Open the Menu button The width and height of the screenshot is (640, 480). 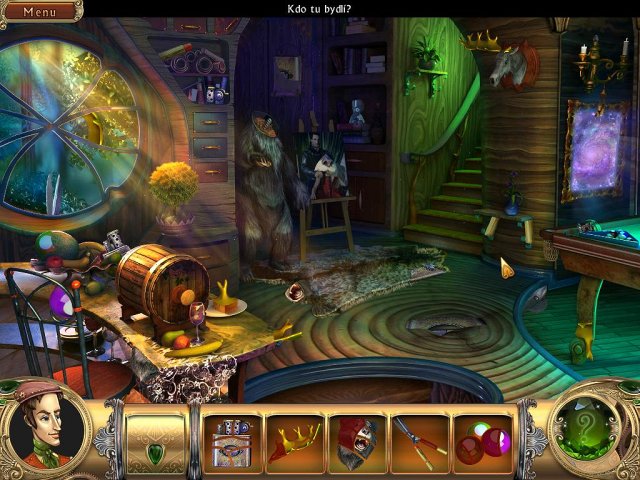tap(40, 11)
